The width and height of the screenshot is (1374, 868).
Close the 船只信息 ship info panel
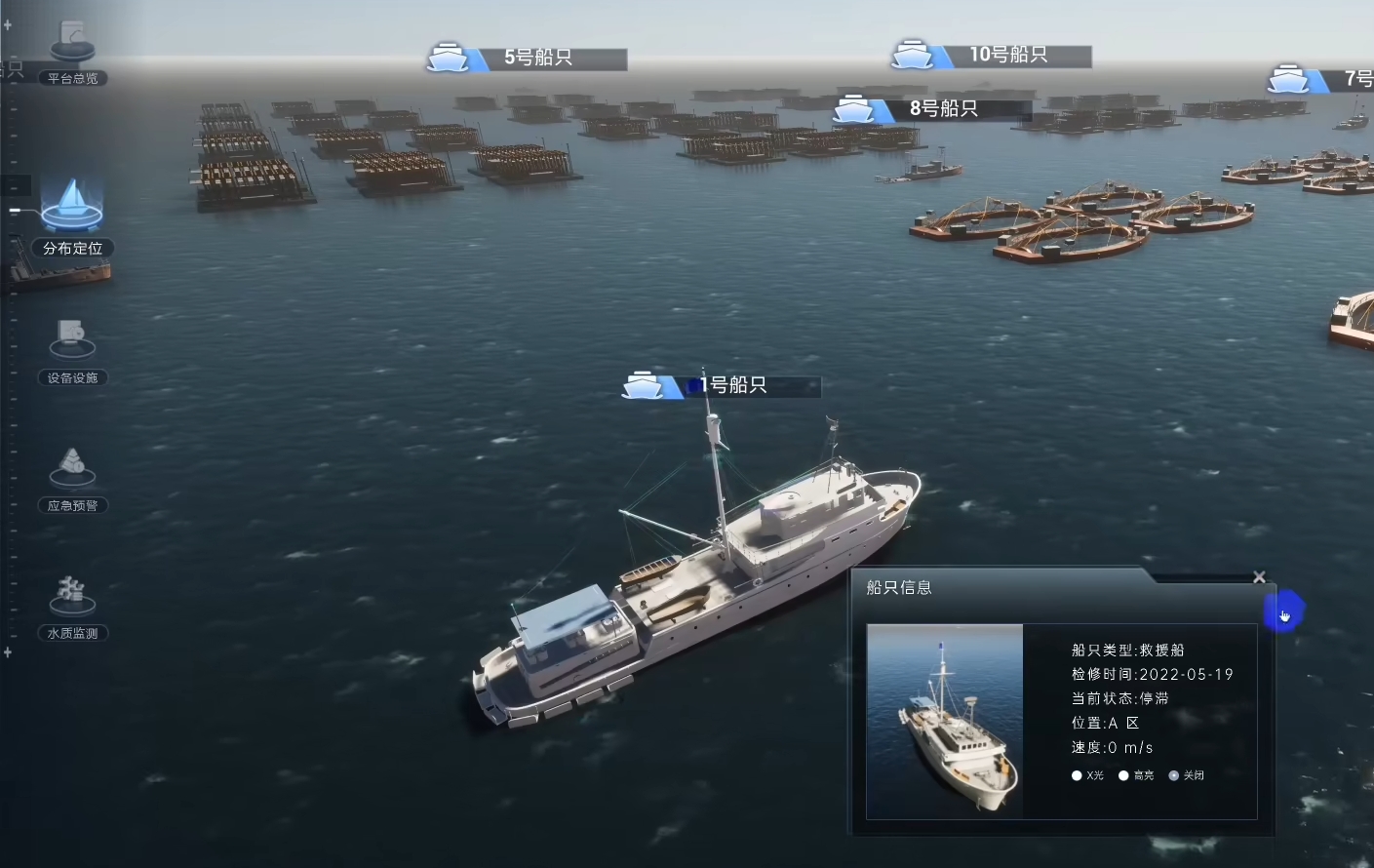point(1259,577)
